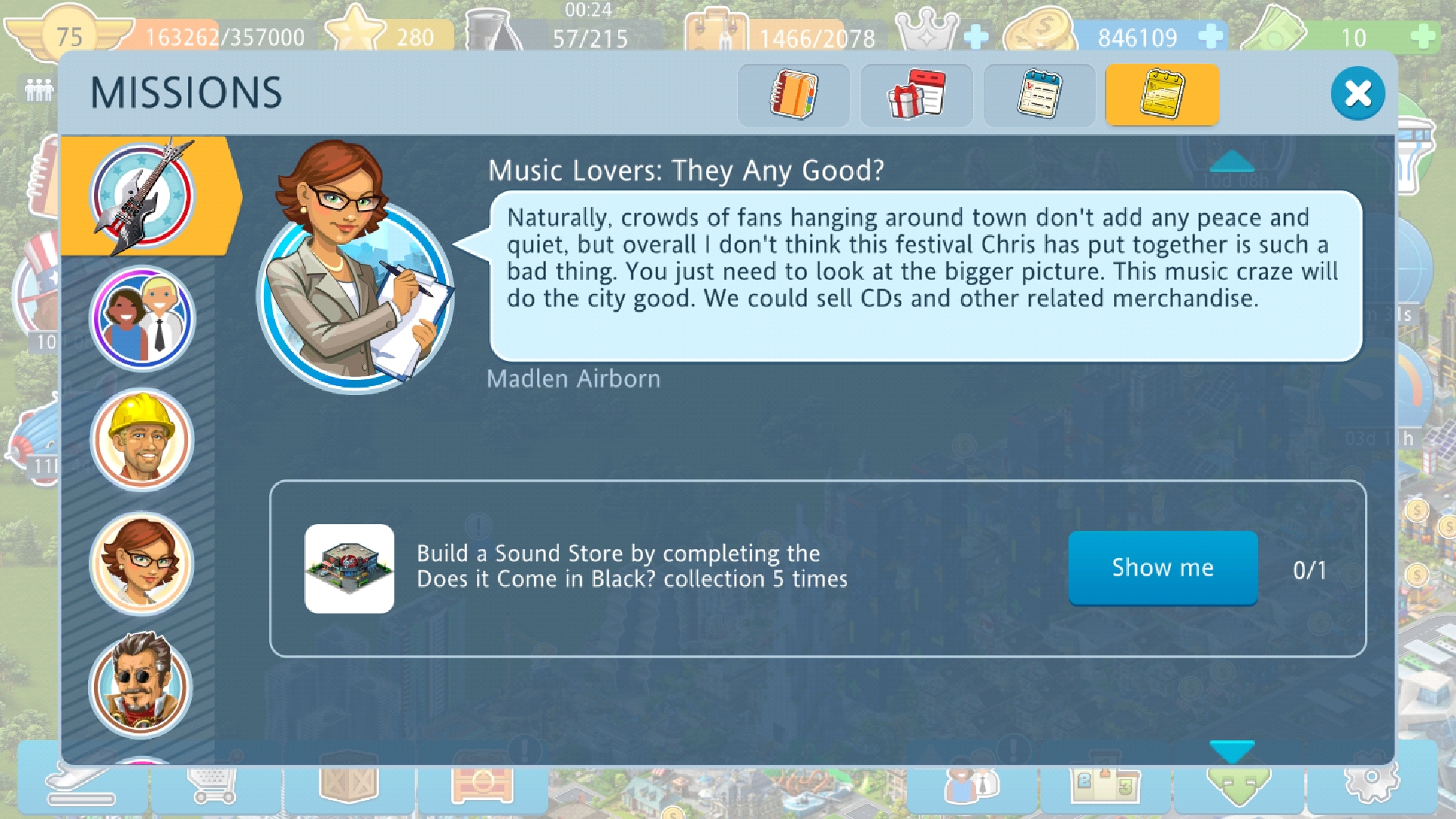Add more gold coins with plus
The height and width of the screenshot is (819, 1456).
click(x=1210, y=36)
